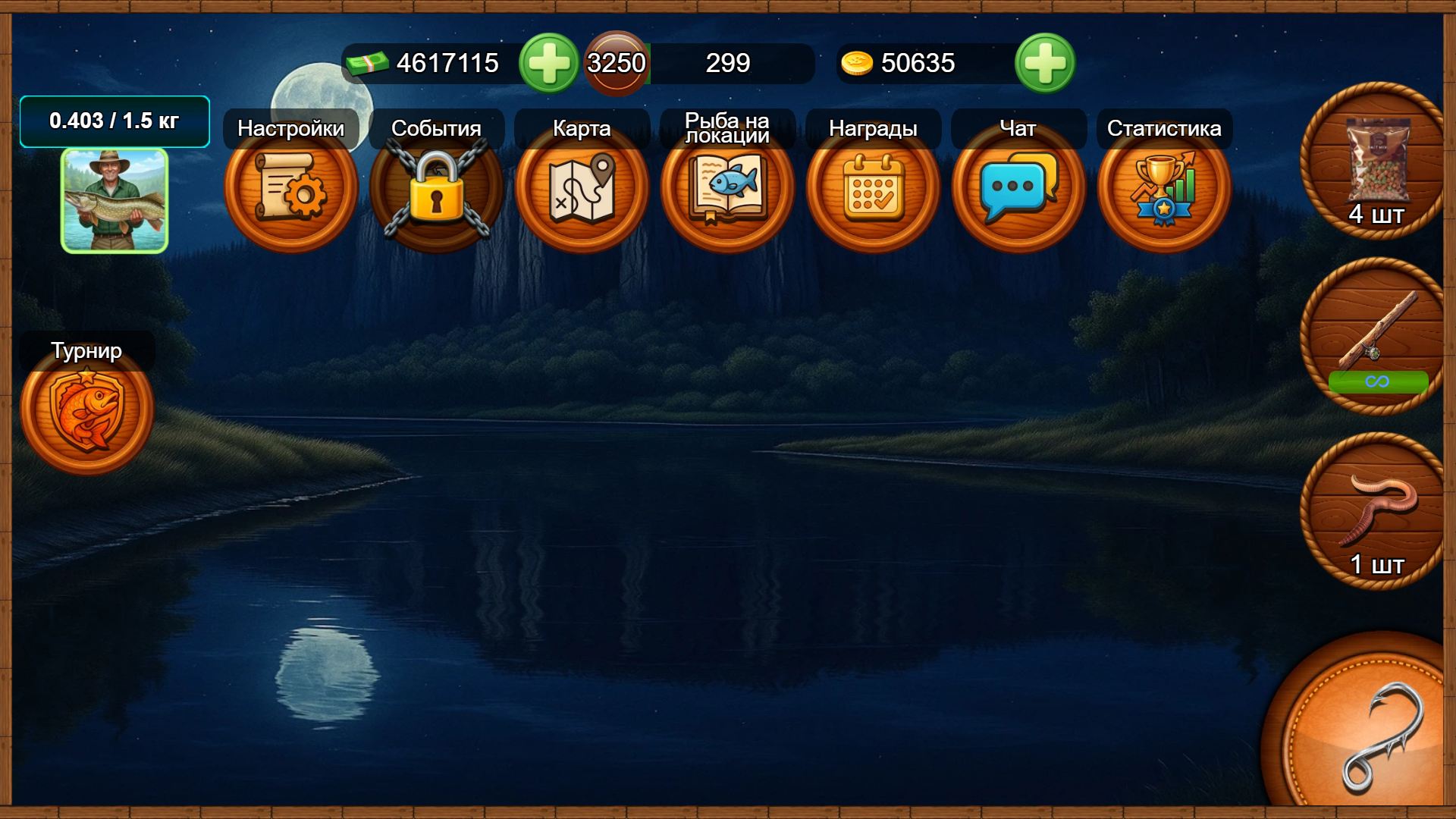Buy coins with the right plus button
The width and height of the screenshot is (1456, 819).
coord(1044,64)
